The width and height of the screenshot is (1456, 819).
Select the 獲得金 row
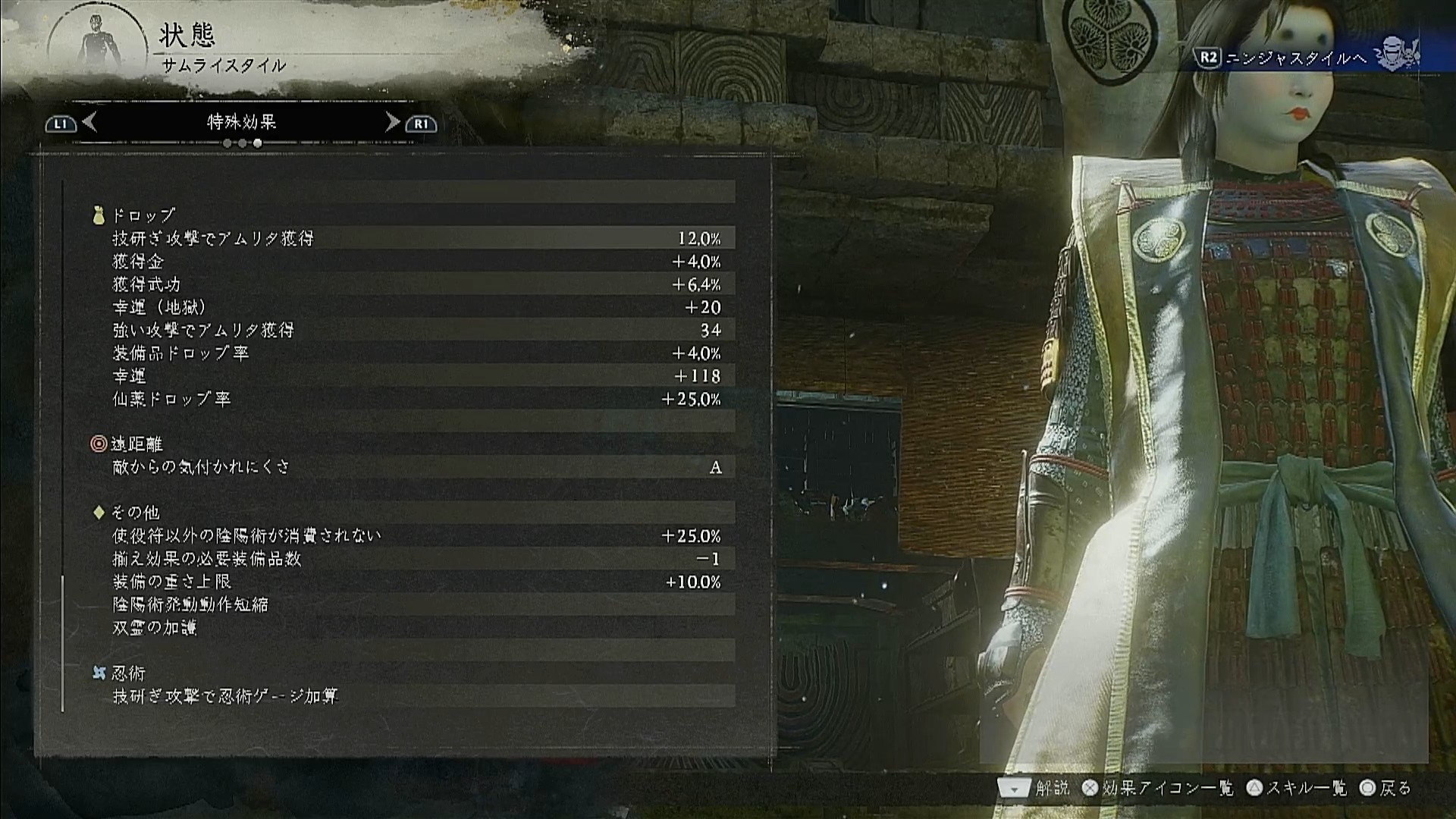pyautogui.click(x=416, y=262)
